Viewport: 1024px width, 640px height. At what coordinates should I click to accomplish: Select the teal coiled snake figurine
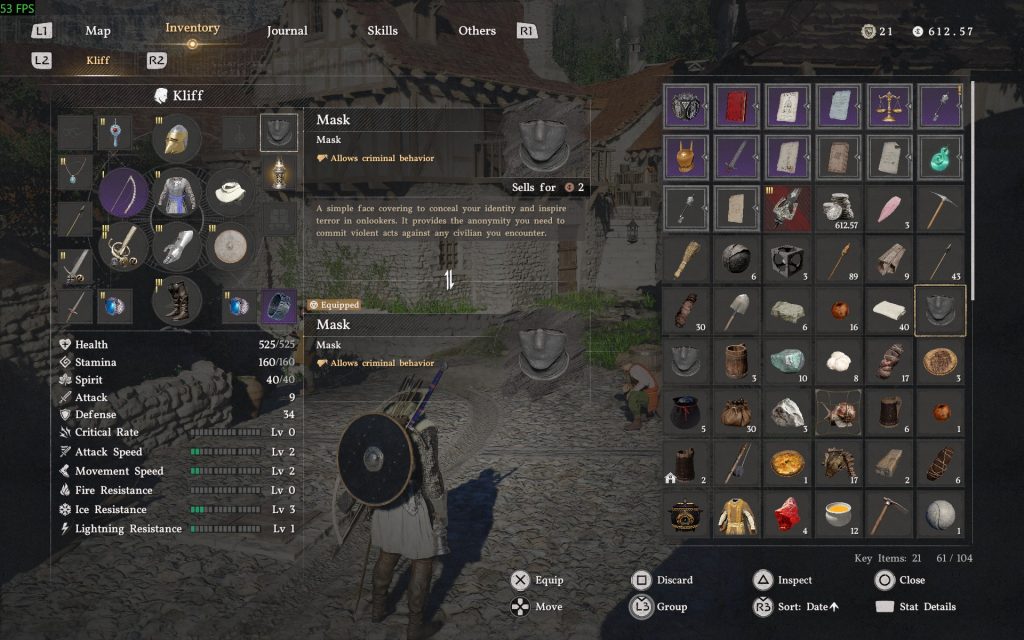pos(940,157)
